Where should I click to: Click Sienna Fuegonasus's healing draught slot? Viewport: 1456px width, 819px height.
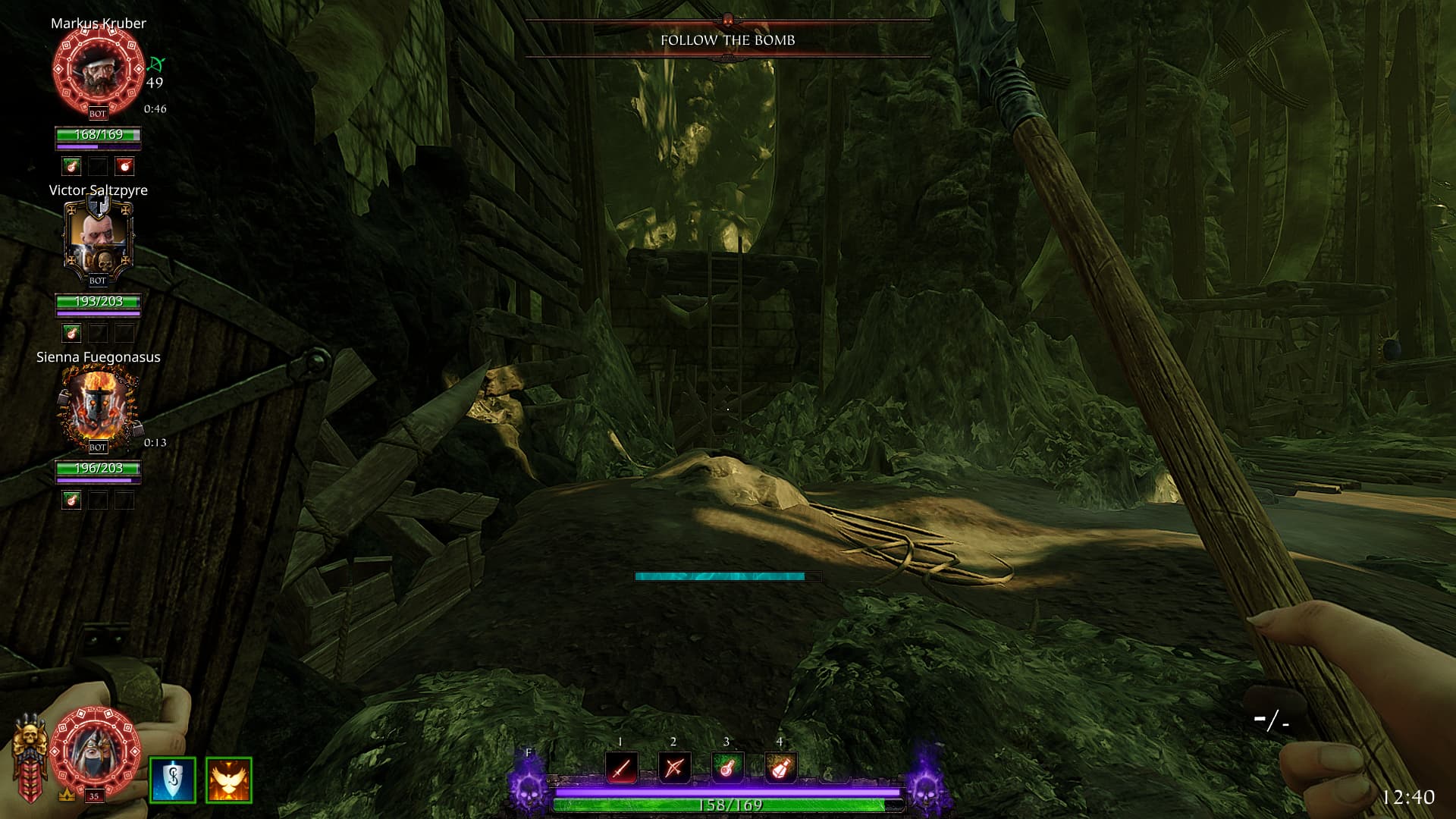point(71,499)
